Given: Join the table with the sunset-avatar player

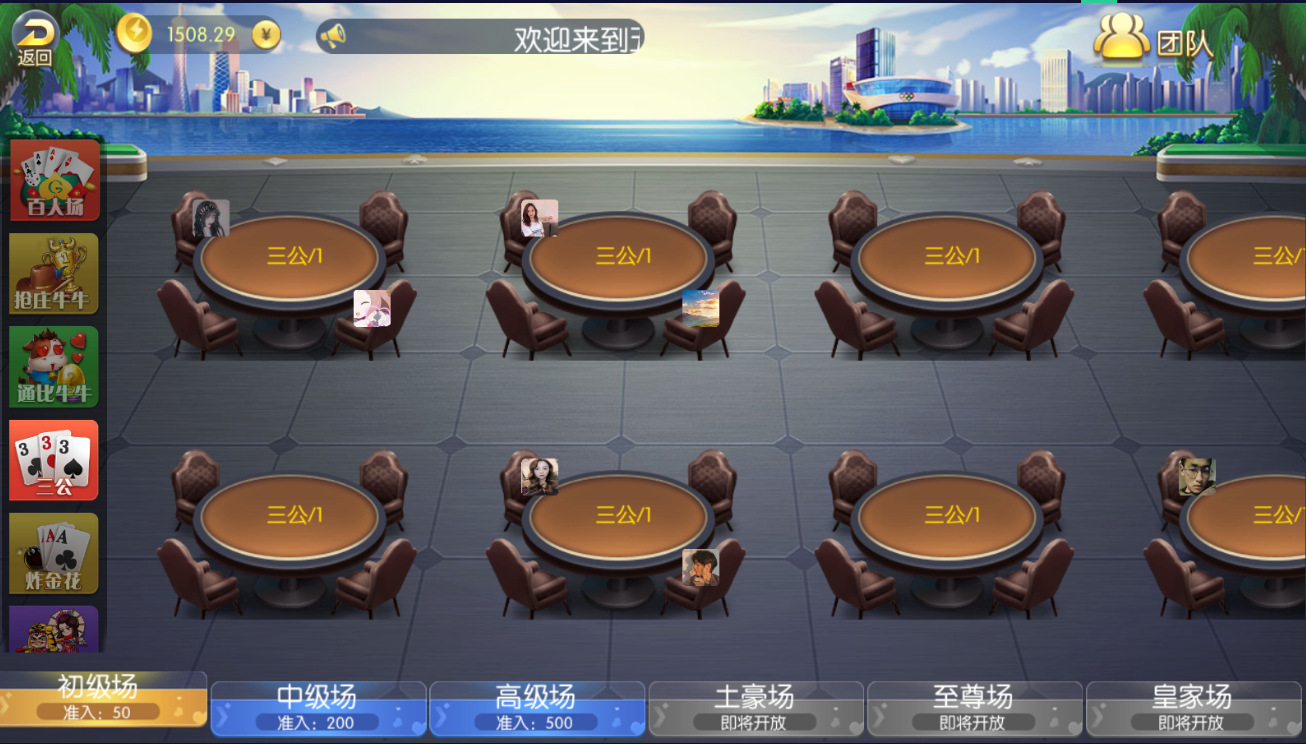Looking at the screenshot, I should [x=620, y=258].
